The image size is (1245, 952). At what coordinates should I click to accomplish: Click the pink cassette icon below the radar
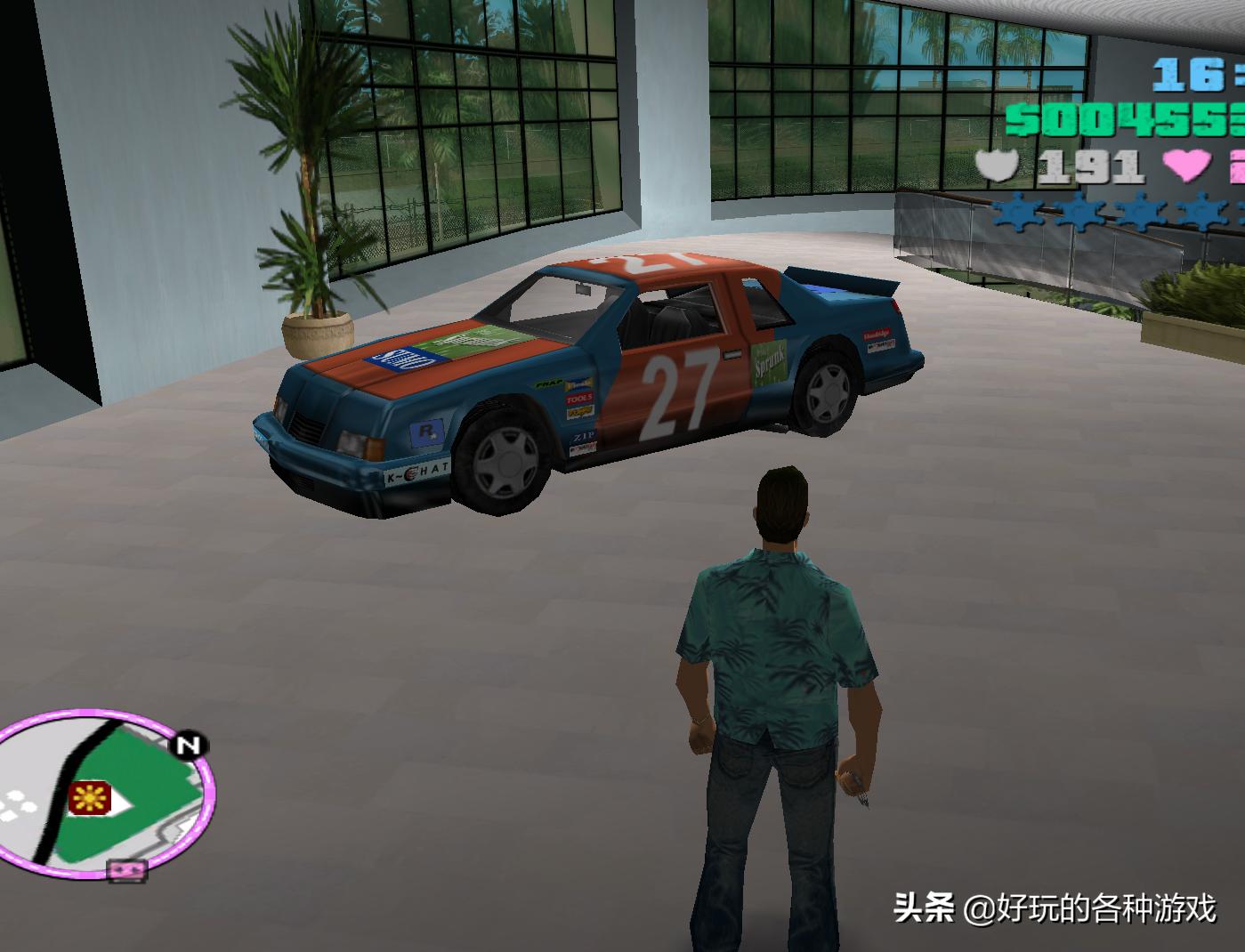coord(125,872)
